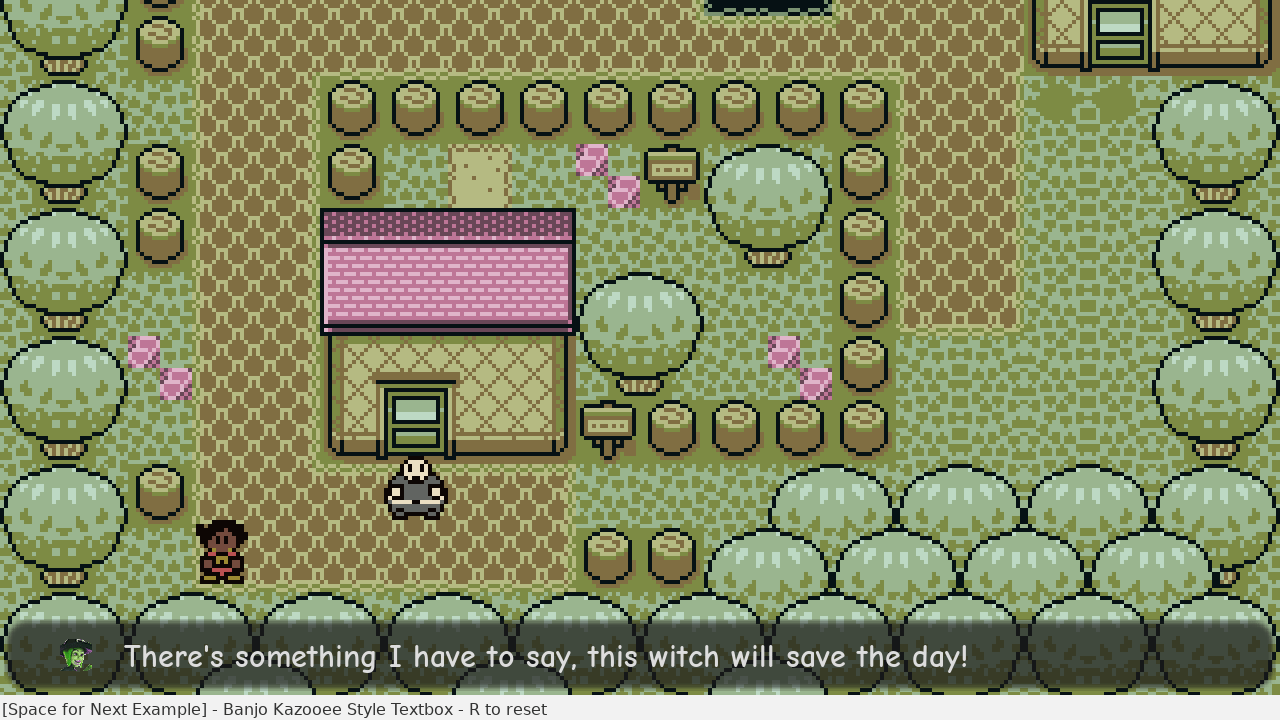This screenshot has height=720, width=1280.
Task: Click the witch speaker portrait in the textbox
Action: click(x=77, y=656)
